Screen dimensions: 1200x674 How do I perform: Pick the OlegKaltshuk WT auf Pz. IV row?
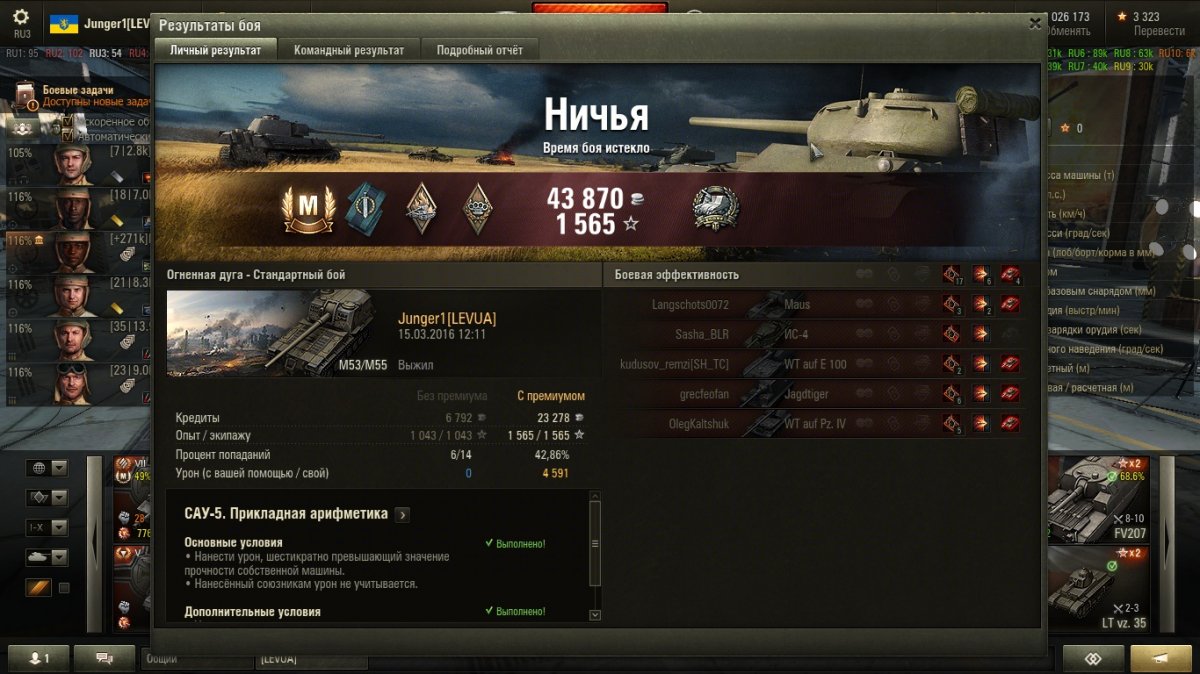tap(820, 424)
